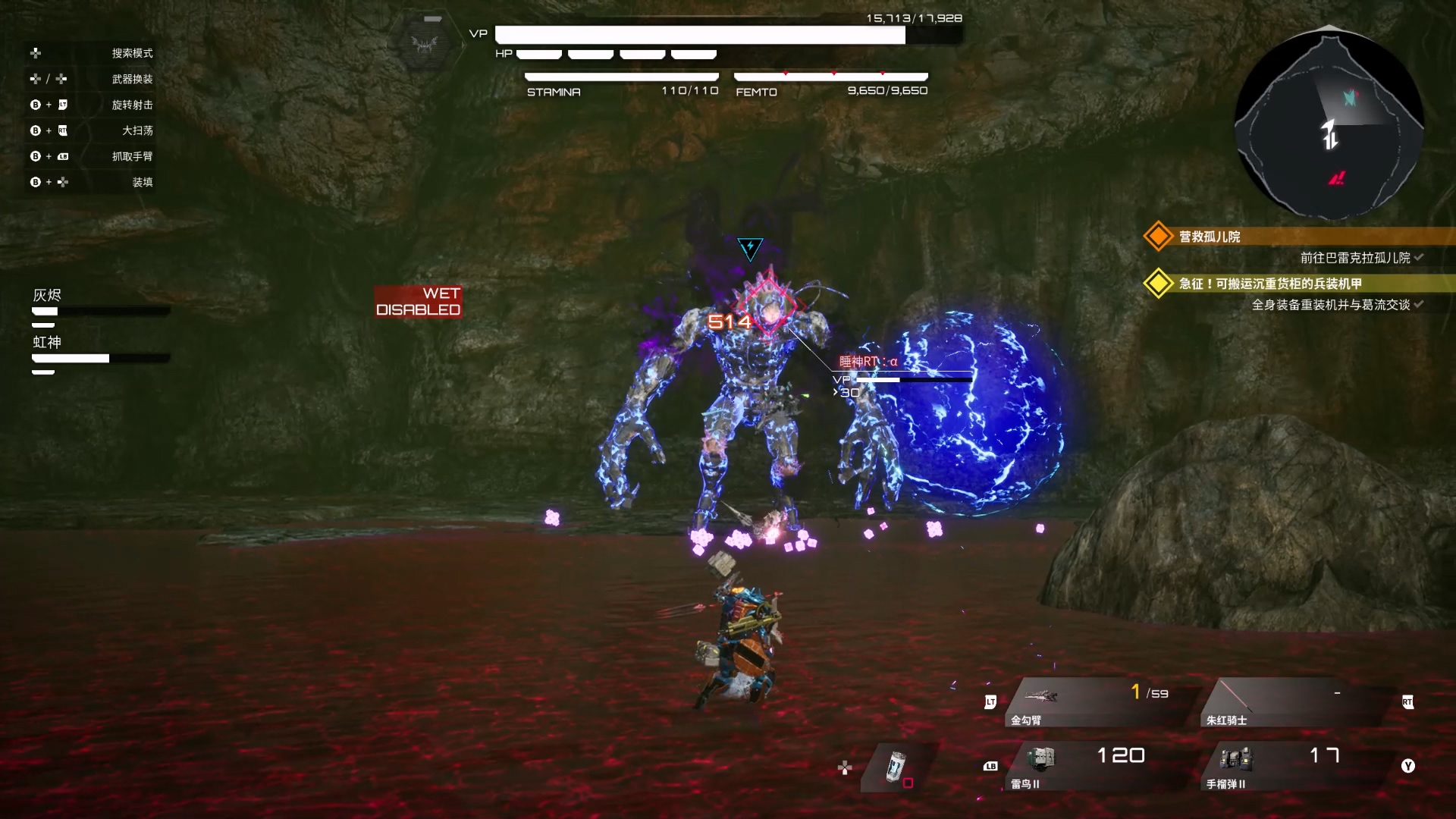Click the red lock-on reticle on the enemy
The height and width of the screenshot is (819, 1456).
(x=768, y=307)
